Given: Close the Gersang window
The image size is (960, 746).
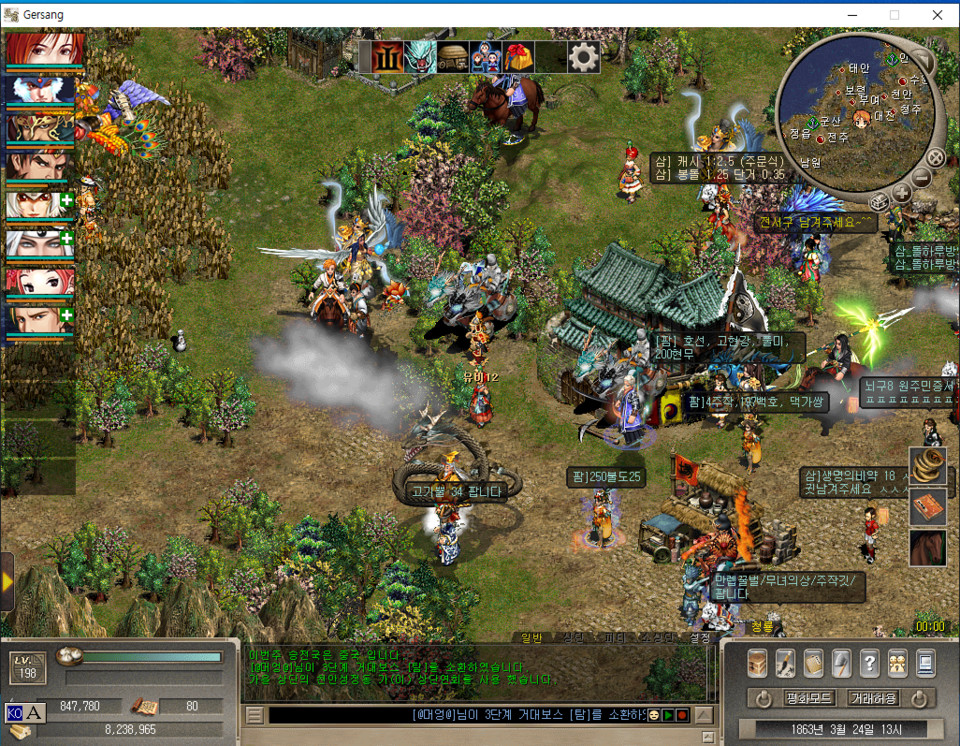Looking at the screenshot, I should pos(936,14).
